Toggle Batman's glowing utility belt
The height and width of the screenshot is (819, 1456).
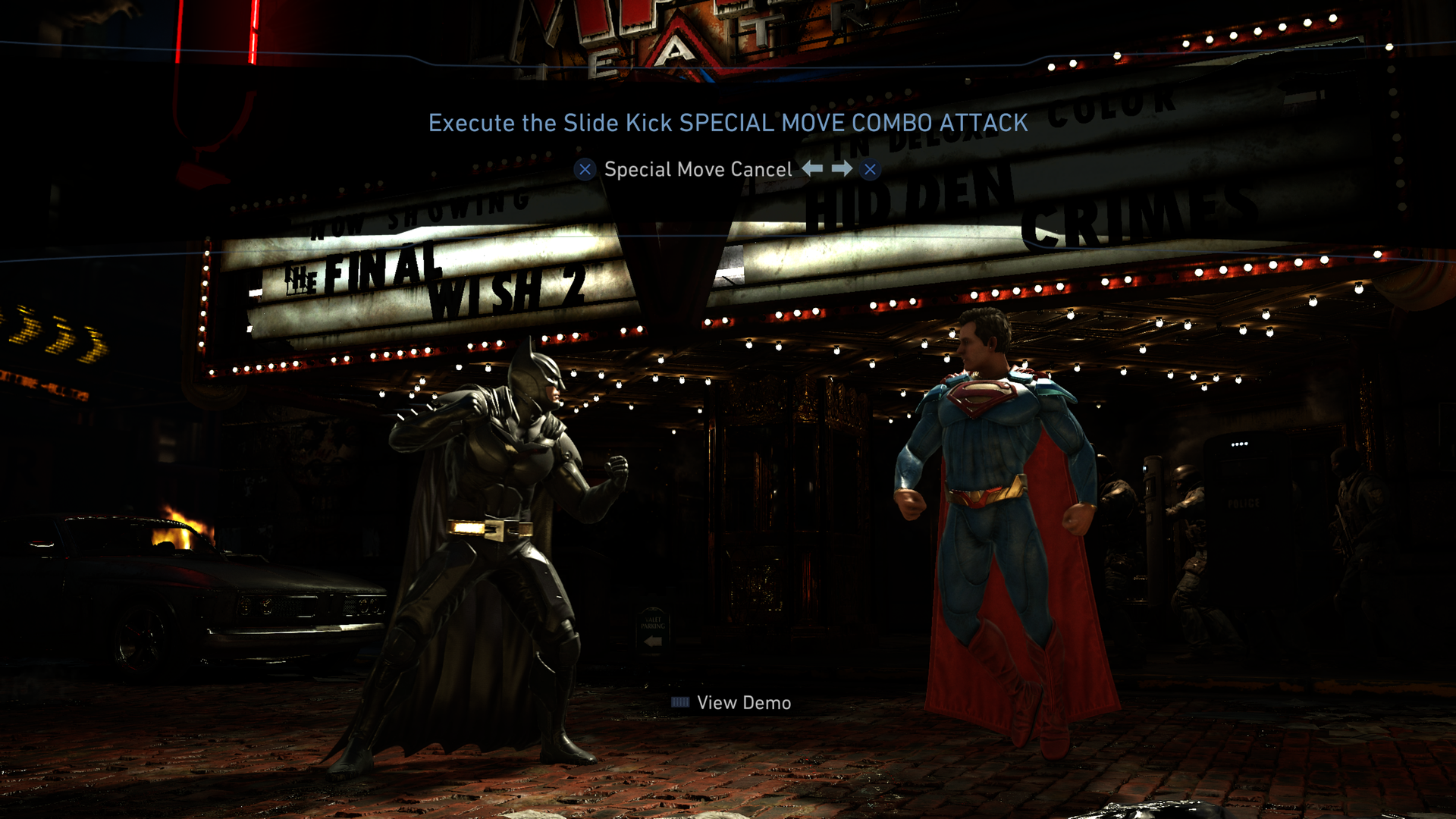point(490,529)
